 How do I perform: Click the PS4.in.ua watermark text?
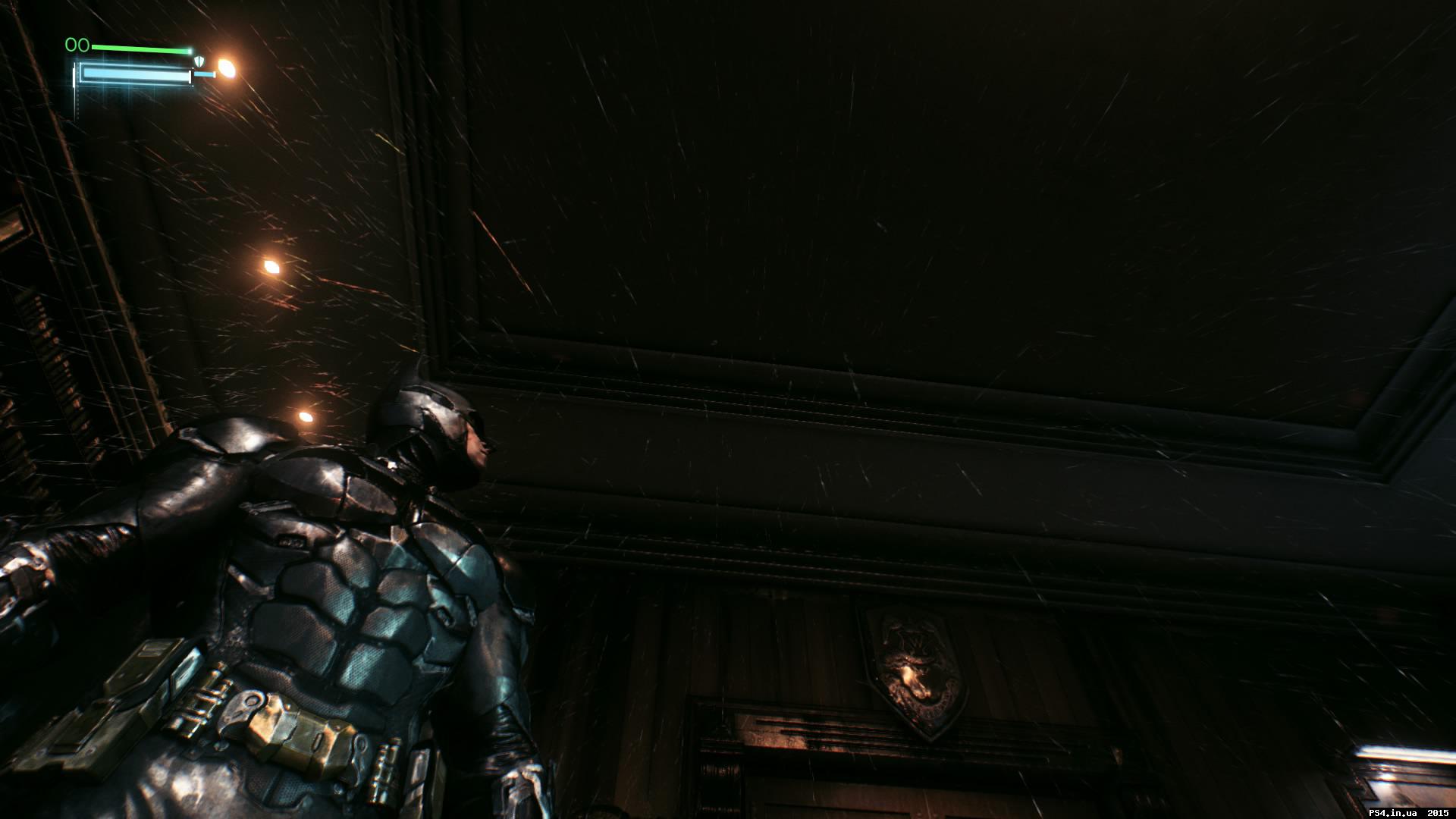tap(1394, 812)
